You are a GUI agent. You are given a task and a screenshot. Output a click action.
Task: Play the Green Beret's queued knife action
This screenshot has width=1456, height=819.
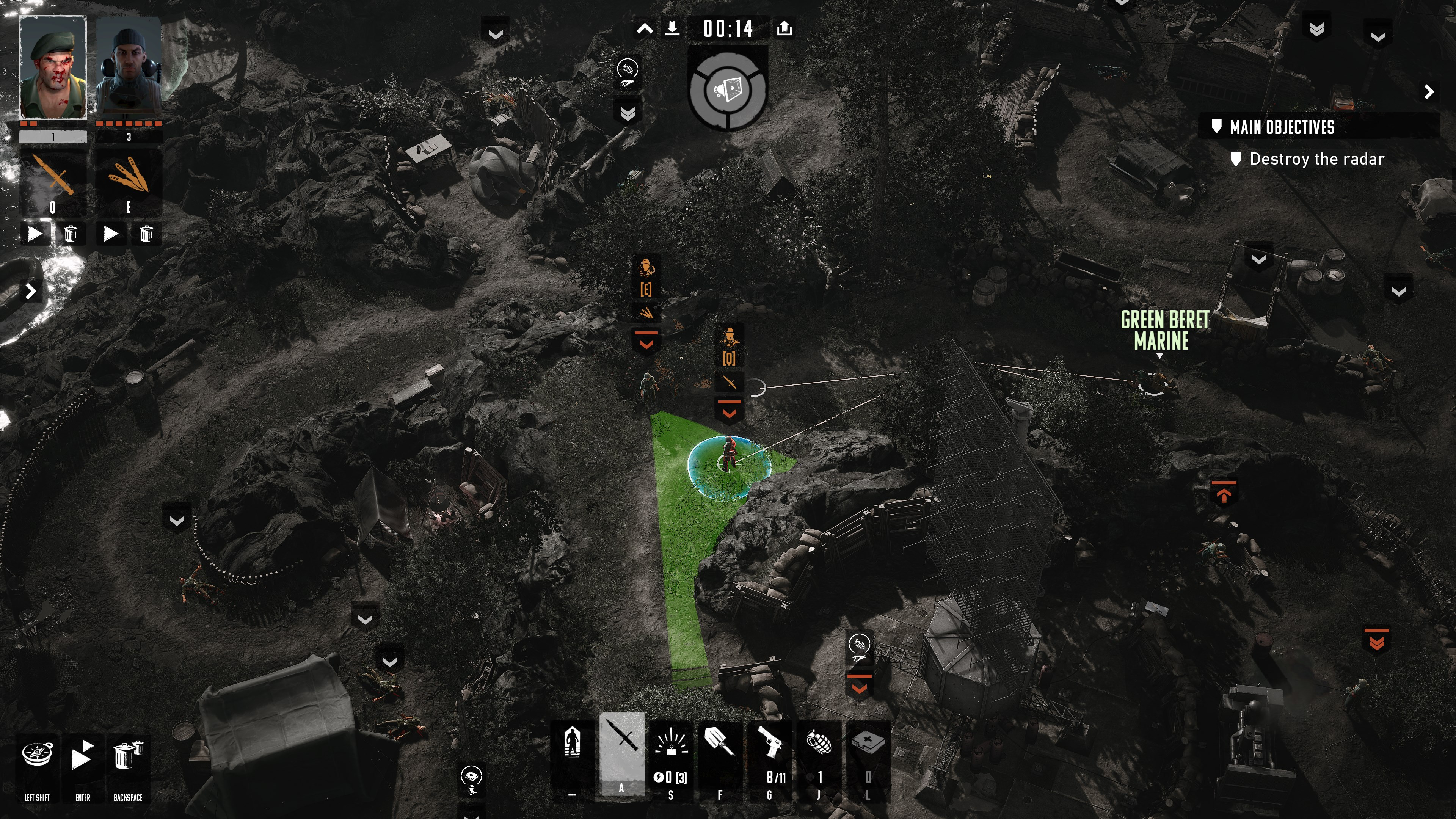coord(35,234)
